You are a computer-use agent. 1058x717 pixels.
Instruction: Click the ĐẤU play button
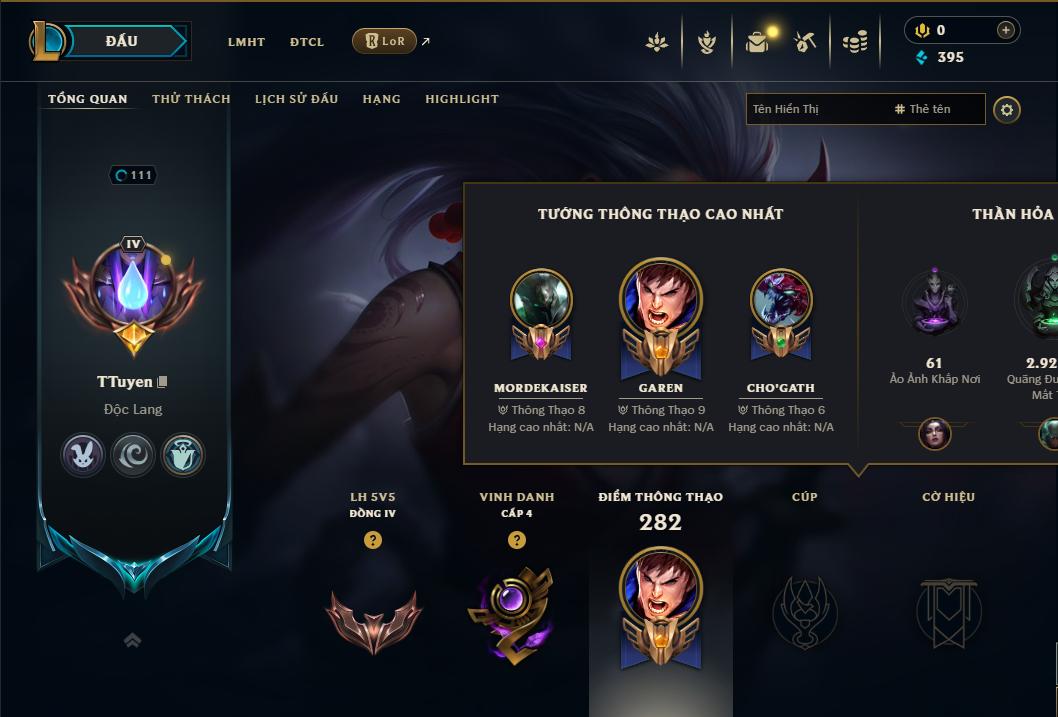pyautogui.click(x=122, y=41)
